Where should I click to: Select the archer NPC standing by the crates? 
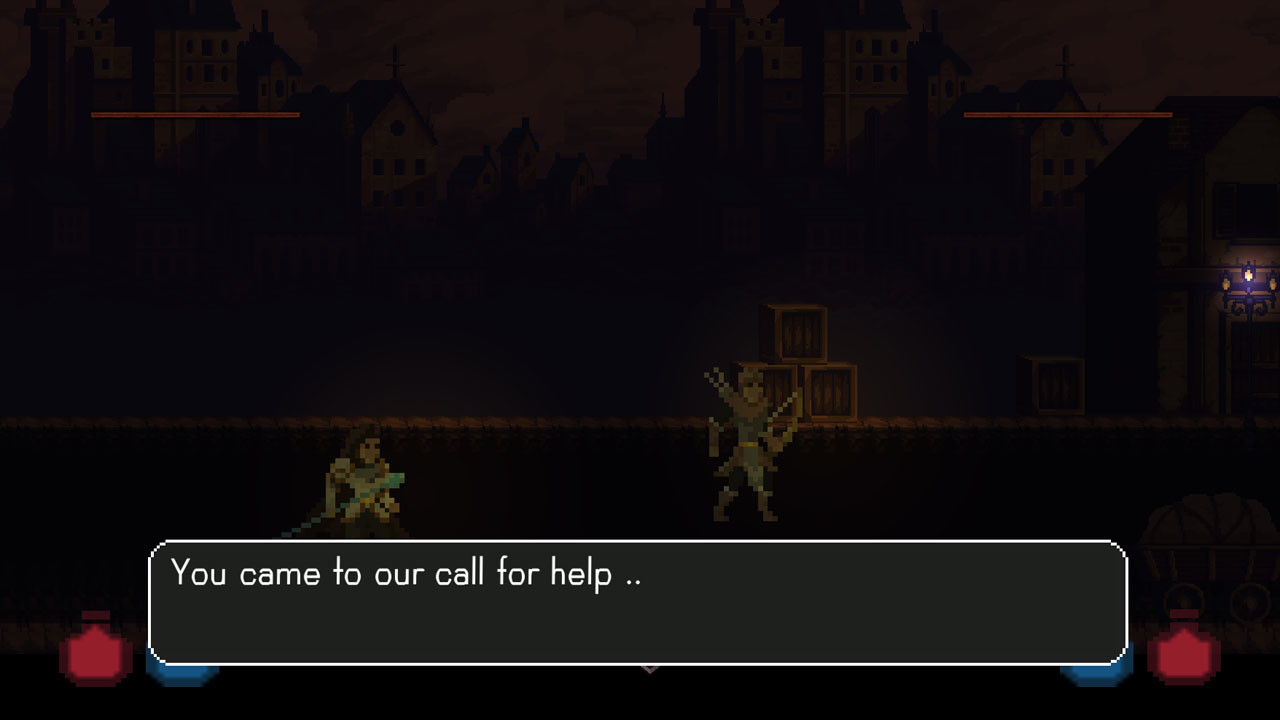tap(750, 440)
